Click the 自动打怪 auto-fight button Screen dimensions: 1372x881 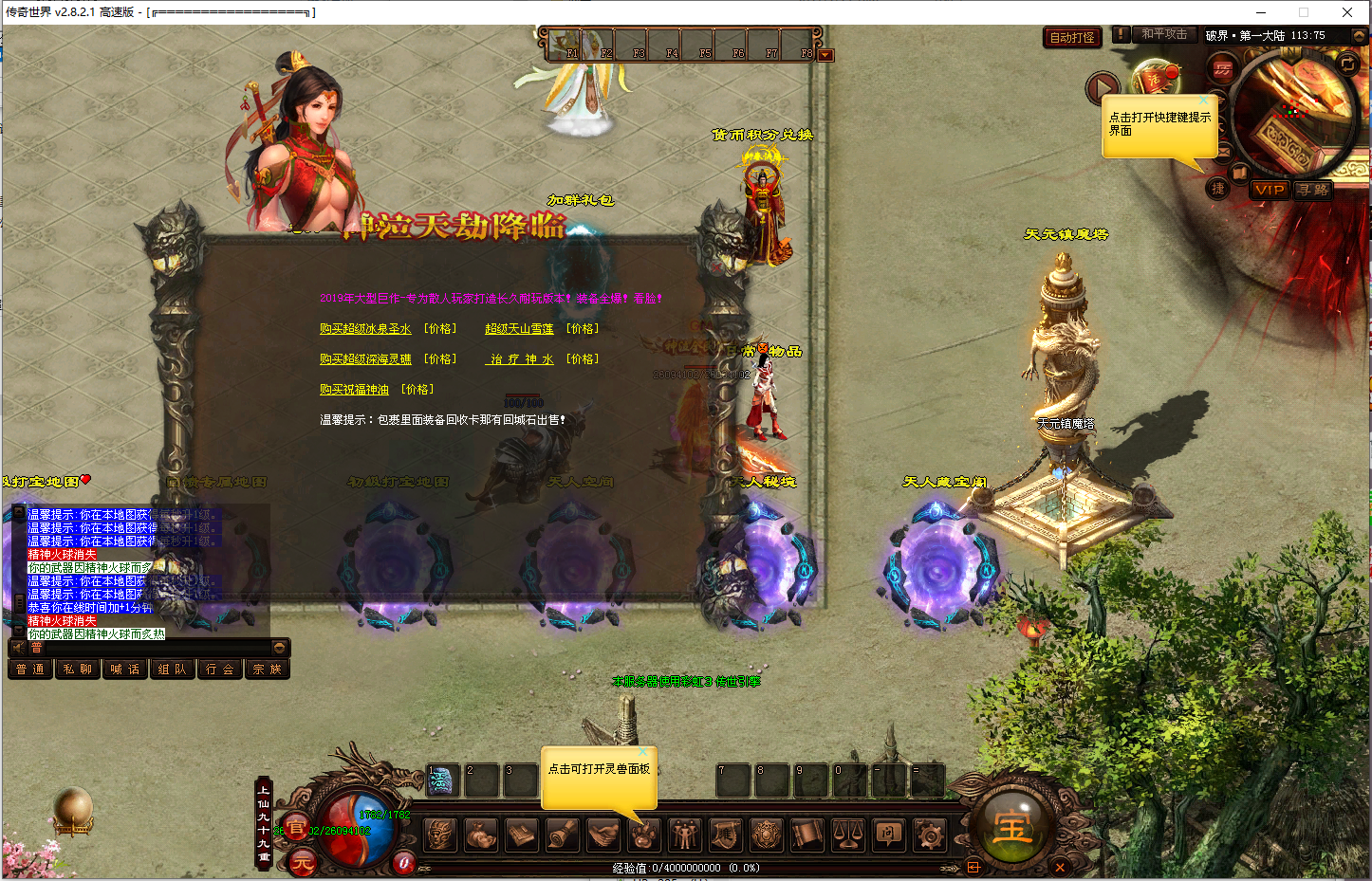point(1072,38)
